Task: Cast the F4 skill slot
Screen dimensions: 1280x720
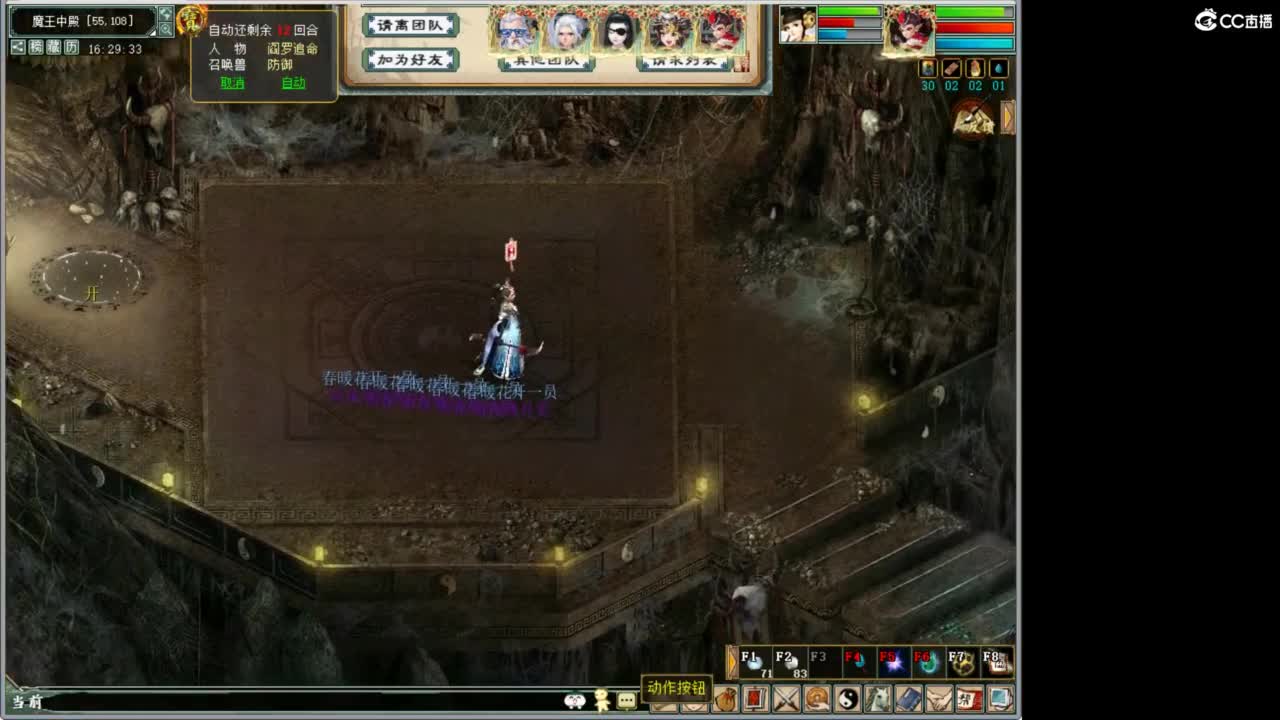Action: click(858, 662)
